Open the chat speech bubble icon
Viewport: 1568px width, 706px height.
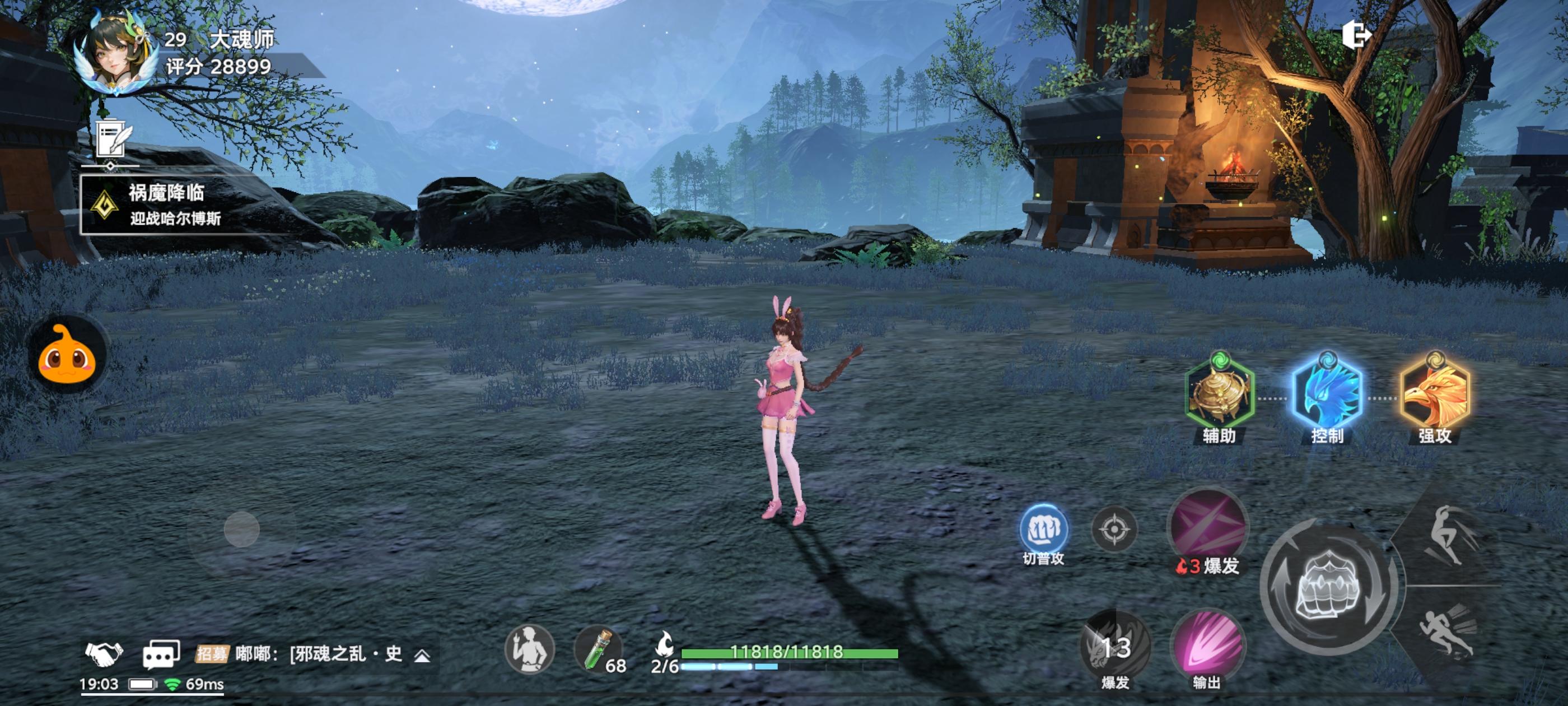[161, 654]
